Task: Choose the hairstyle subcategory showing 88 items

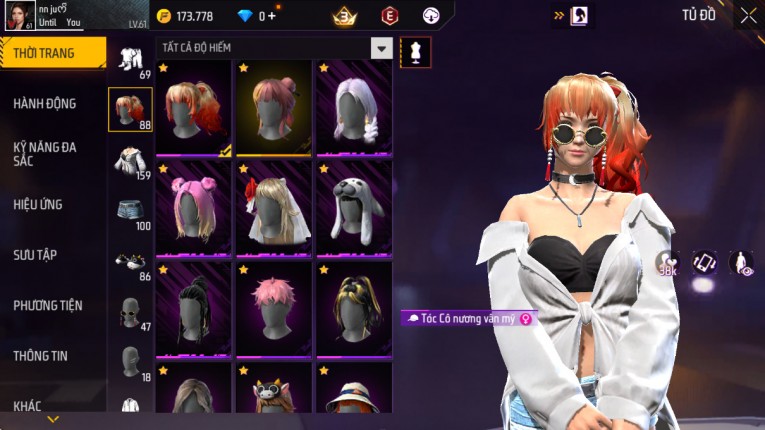Action: pos(130,110)
